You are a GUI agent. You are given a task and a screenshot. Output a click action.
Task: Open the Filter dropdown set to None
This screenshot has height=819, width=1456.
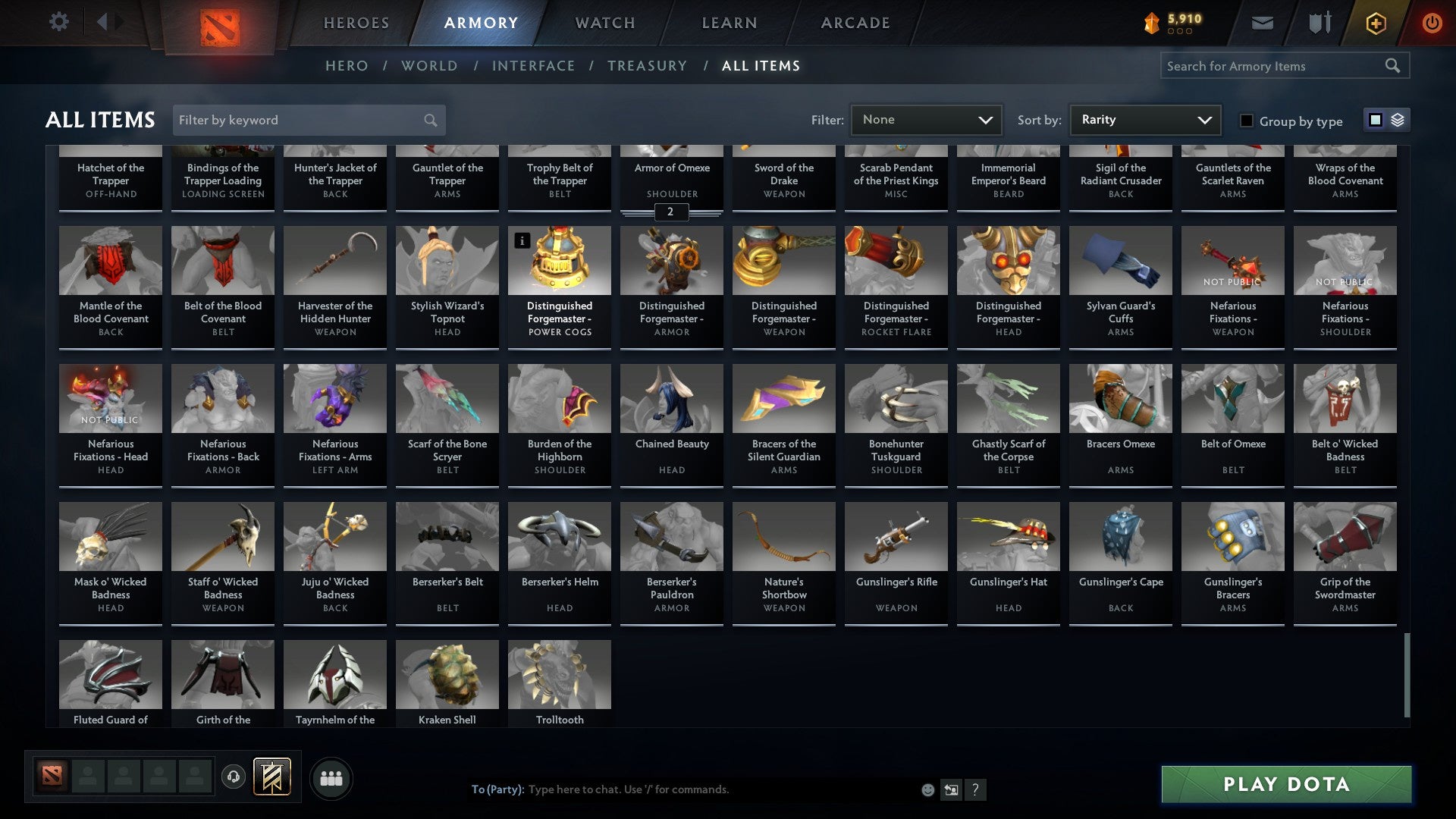[925, 119]
